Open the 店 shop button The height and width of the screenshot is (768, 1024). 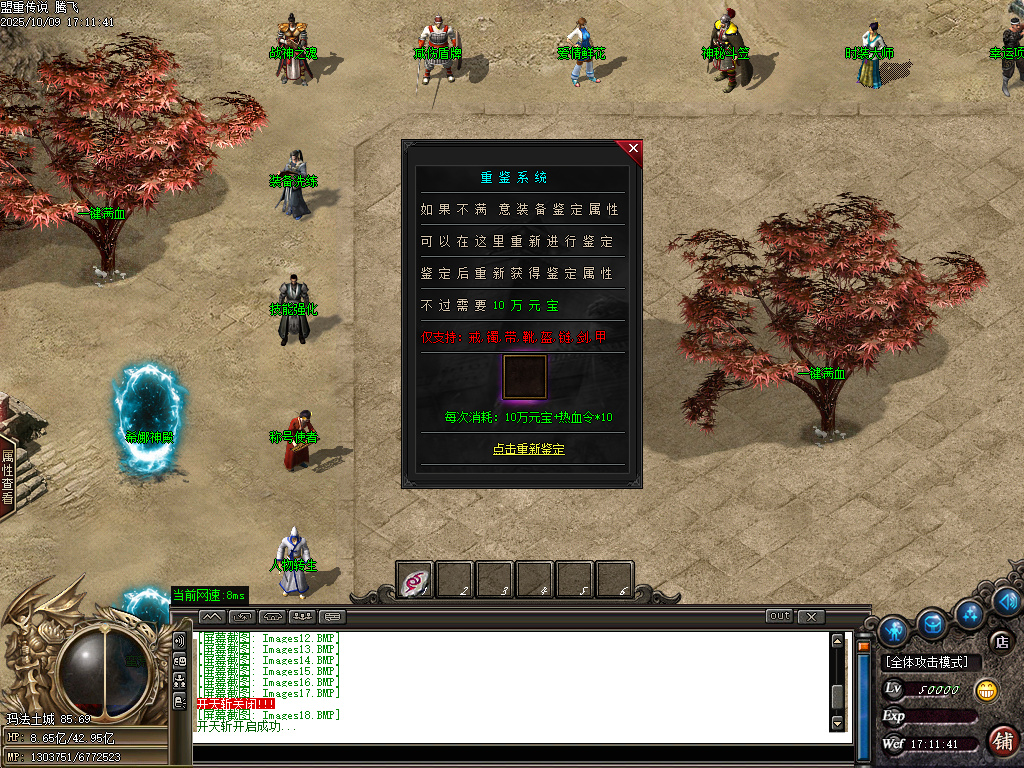click(x=1001, y=641)
